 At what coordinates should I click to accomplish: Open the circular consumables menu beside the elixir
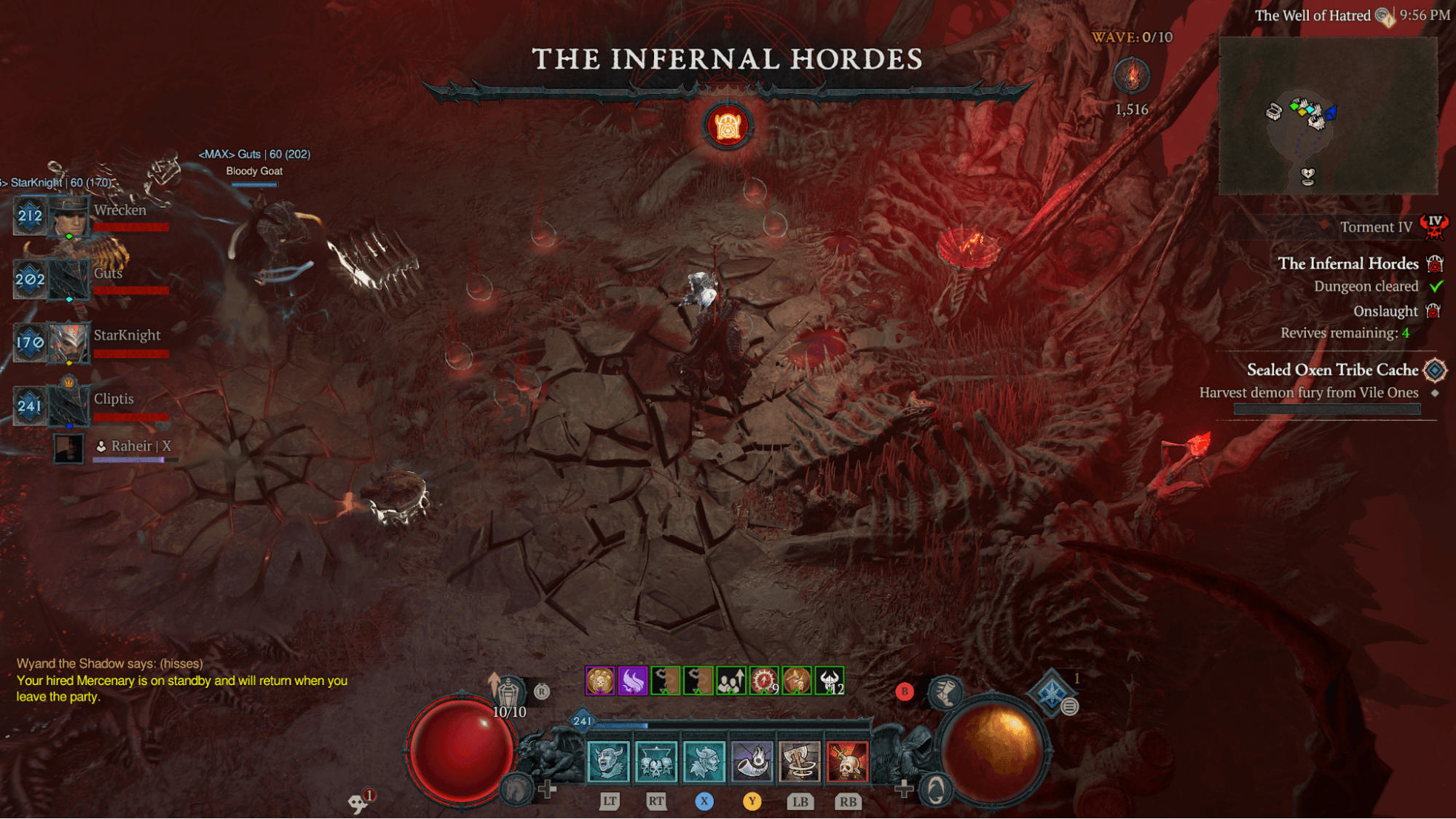tap(1069, 707)
